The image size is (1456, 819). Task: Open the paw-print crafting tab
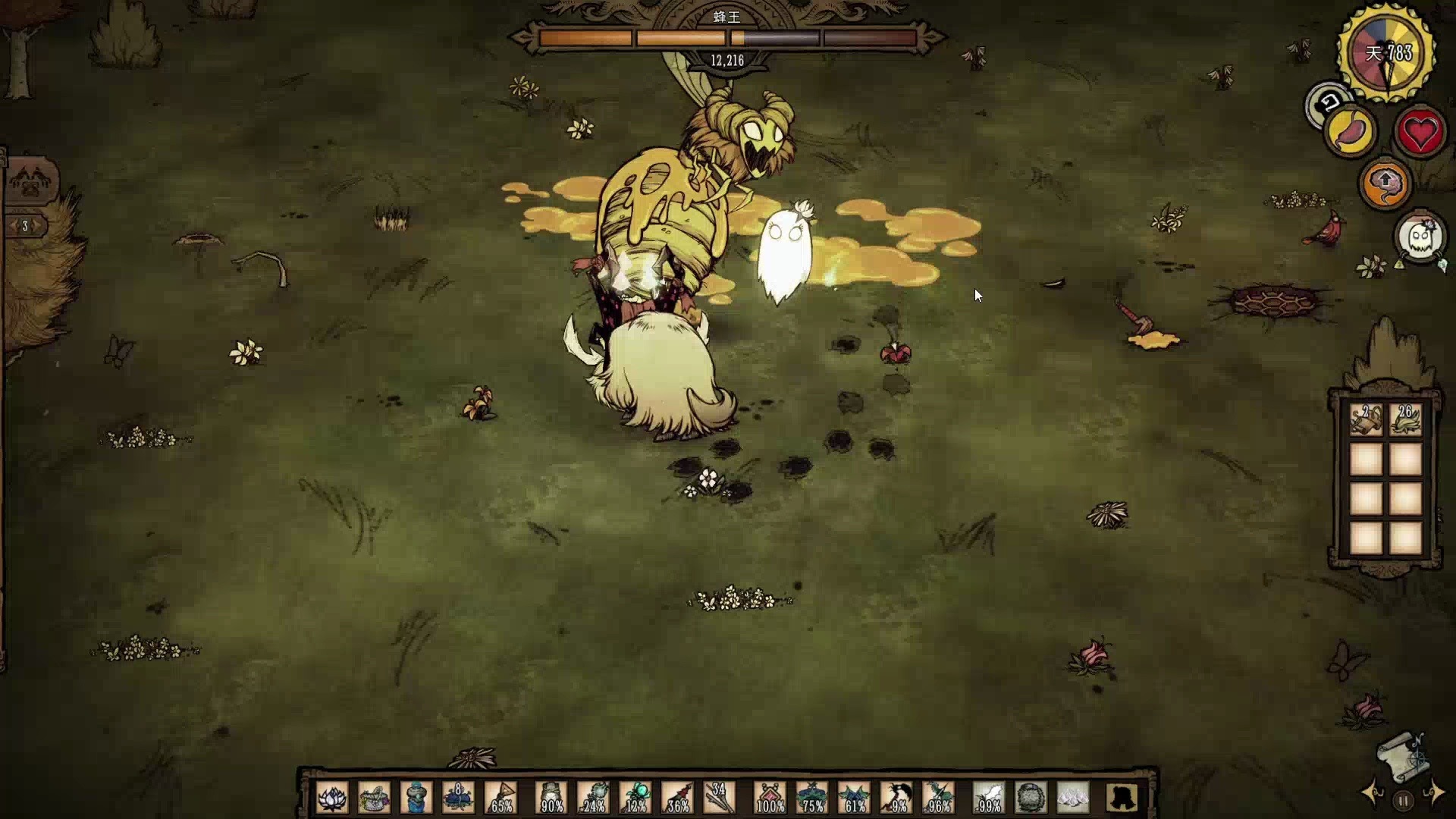tap(30, 182)
